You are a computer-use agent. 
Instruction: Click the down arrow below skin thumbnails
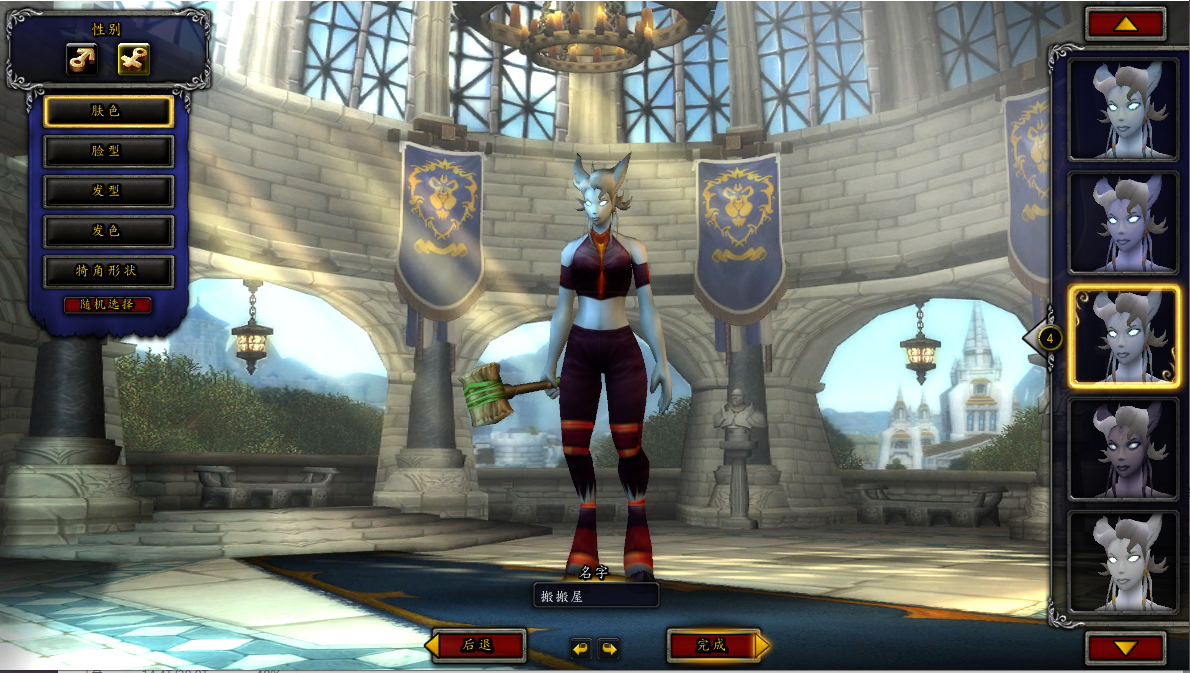point(1125,647)
